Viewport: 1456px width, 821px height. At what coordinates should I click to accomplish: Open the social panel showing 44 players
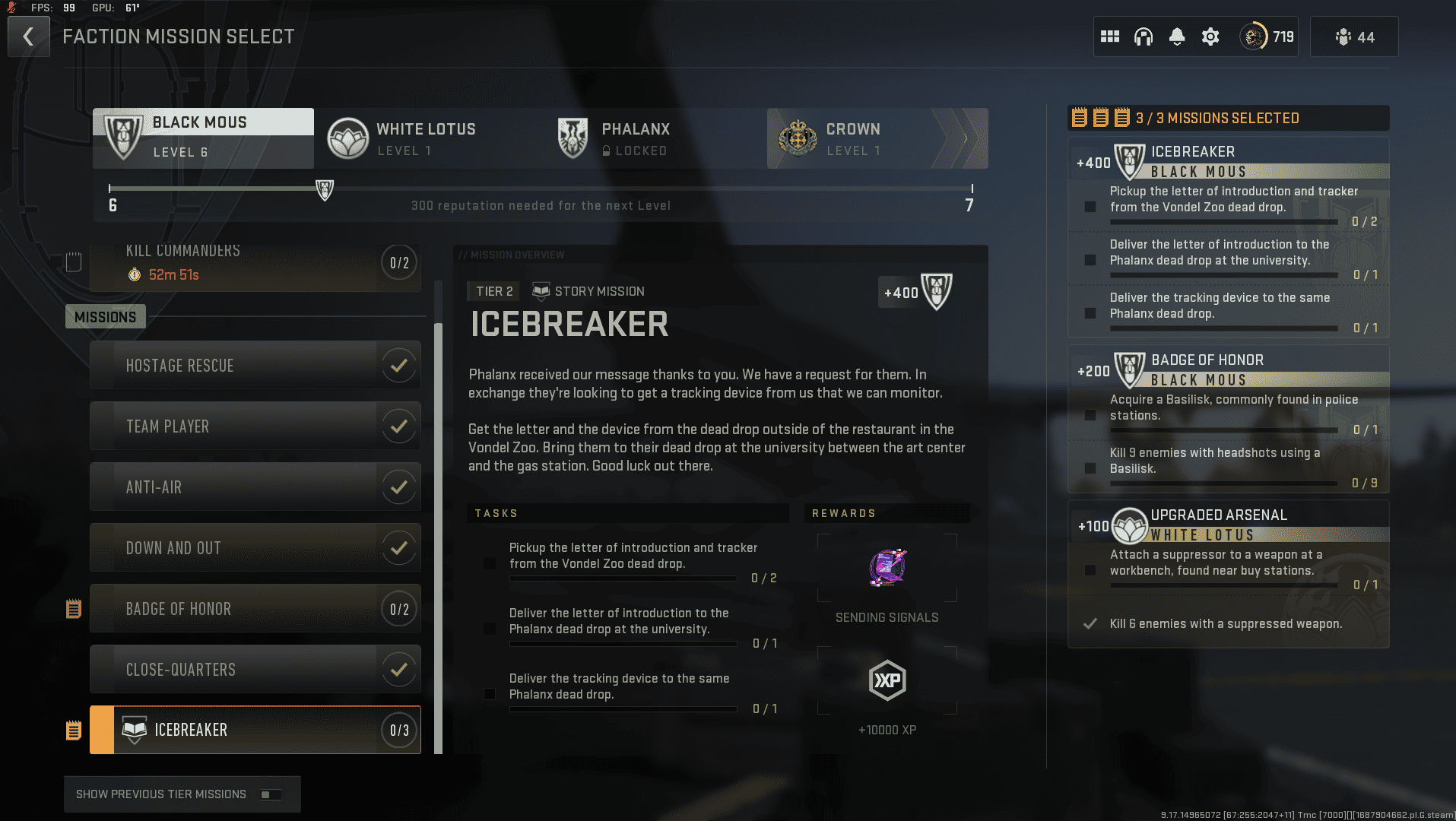coord(1354,36)
